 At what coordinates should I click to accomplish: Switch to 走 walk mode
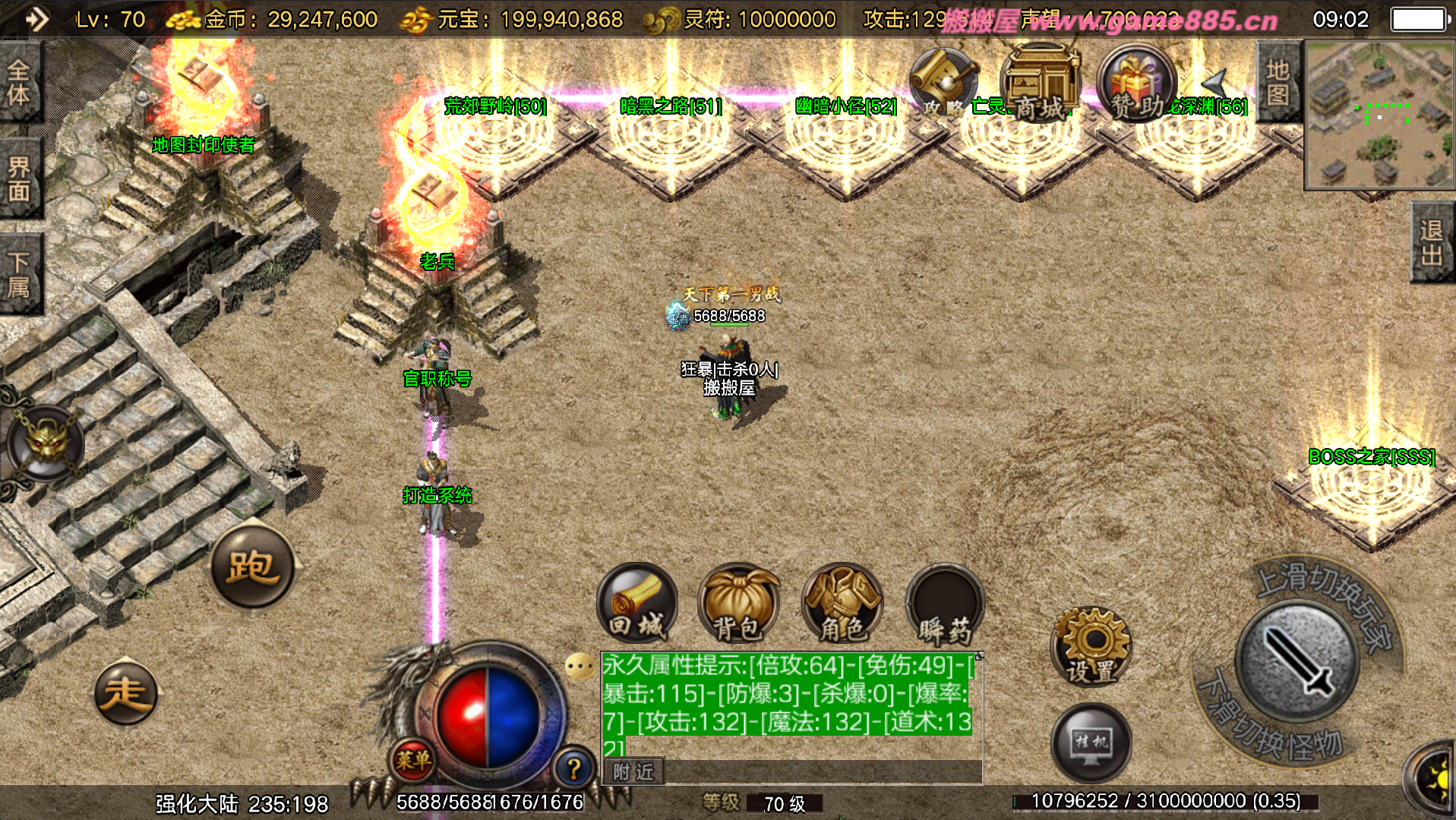tap(126, 692)
